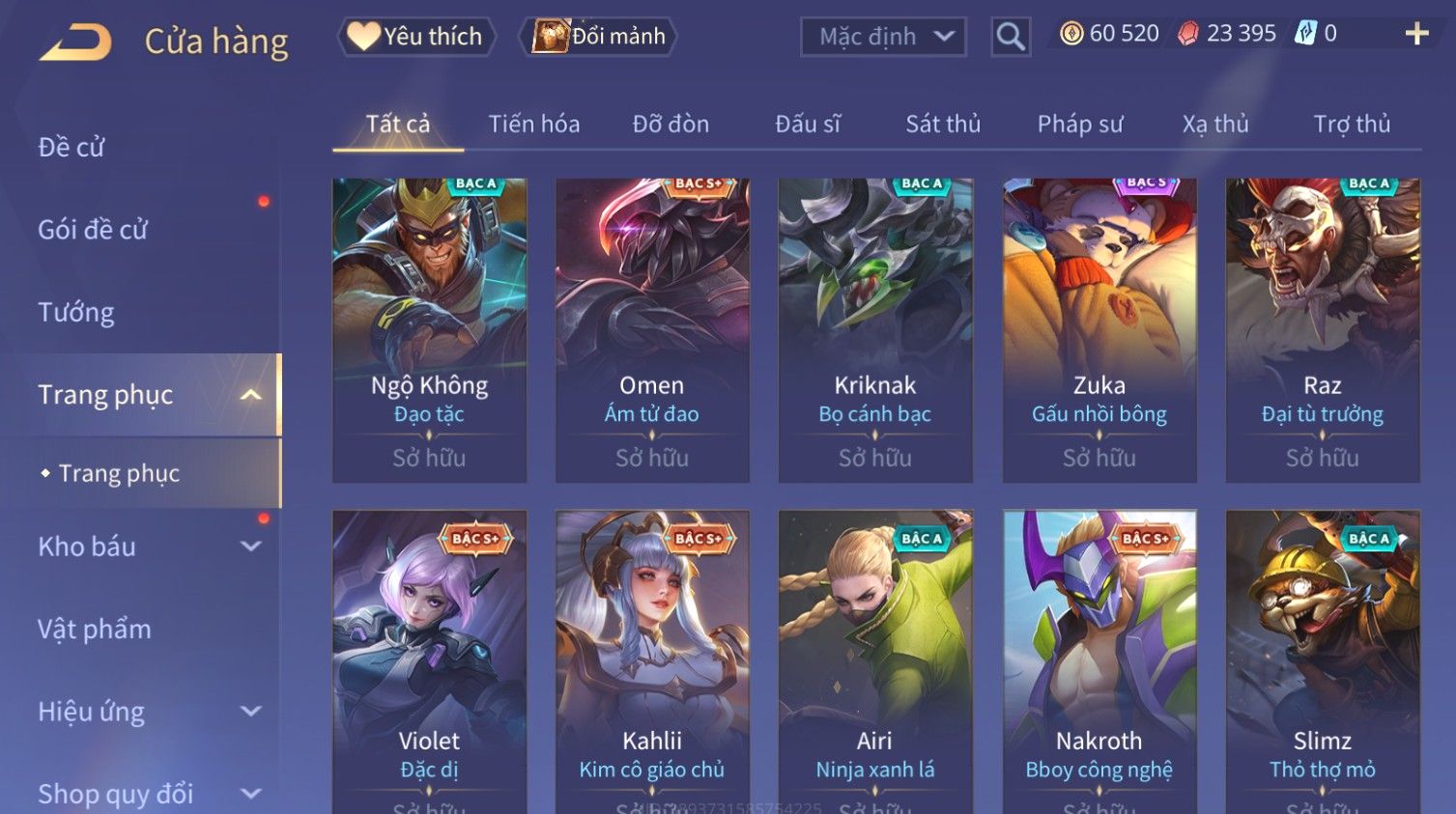Go back using the arrow button
The image size is (1456, 814).
click(x=75, y=42)
